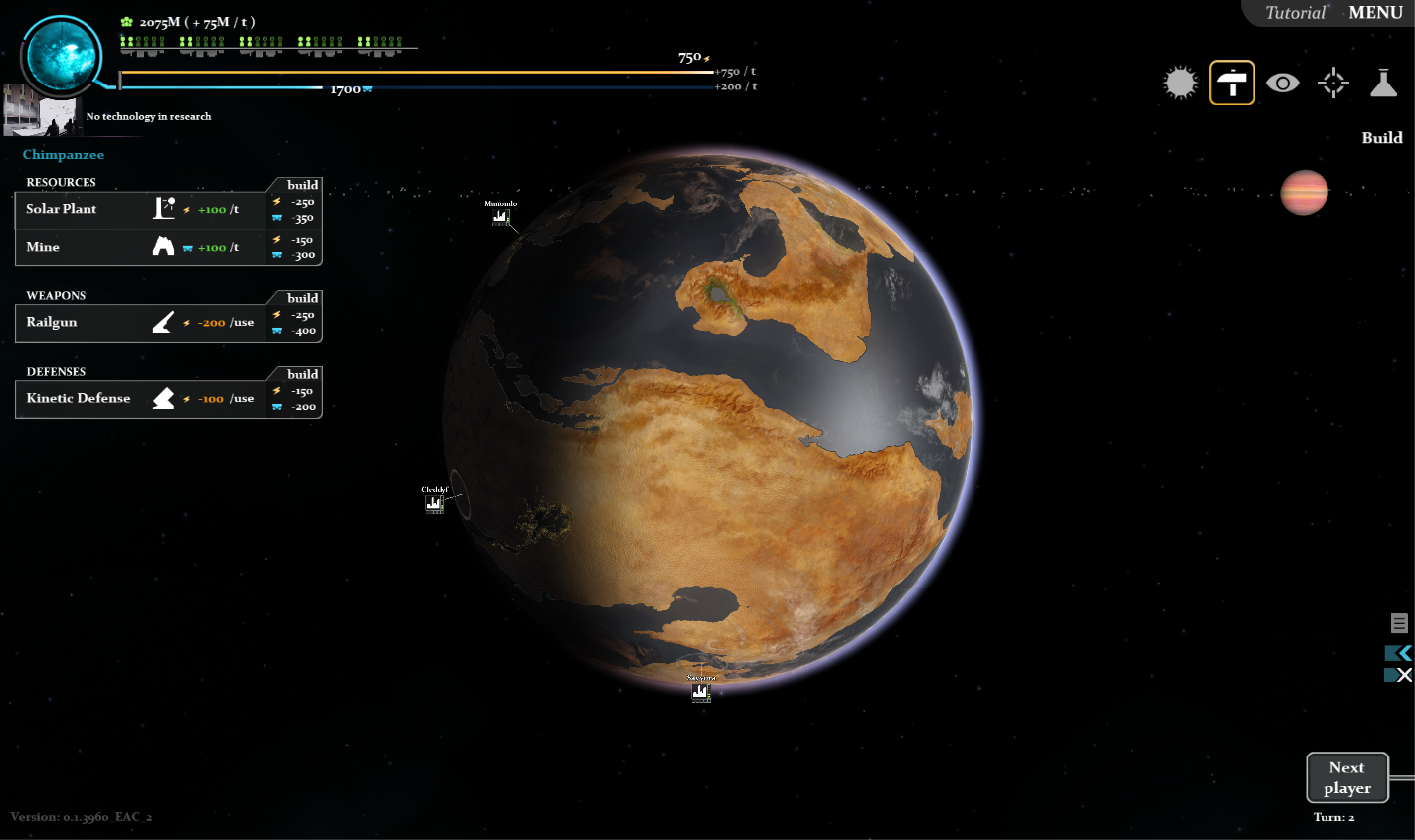Toggle the eye observation mode
Image resolution: width=1415 pixels, height=840 pixels.
pos(1283,83)
